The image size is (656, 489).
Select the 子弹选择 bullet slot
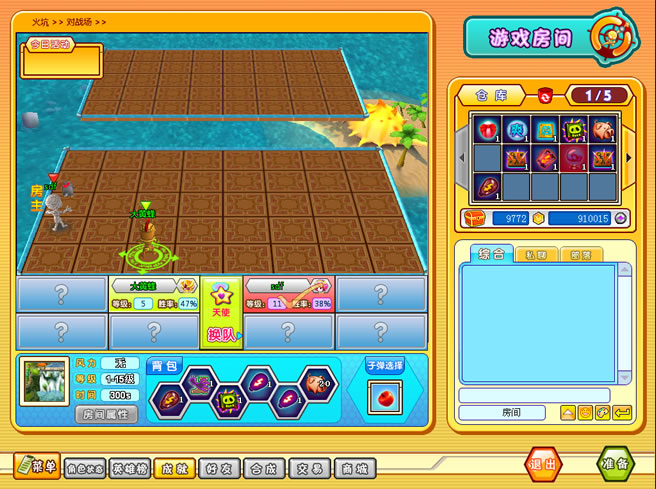tap(384, 393)
